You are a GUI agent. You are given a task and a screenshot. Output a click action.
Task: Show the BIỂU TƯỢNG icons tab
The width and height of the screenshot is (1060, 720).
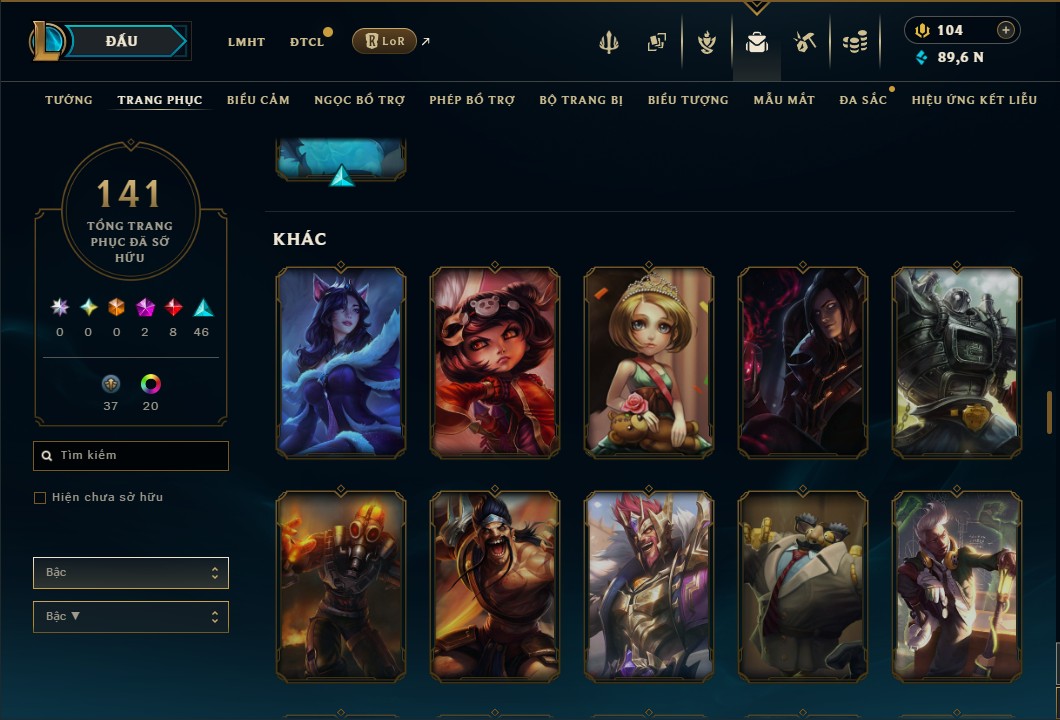click(688, 100)
